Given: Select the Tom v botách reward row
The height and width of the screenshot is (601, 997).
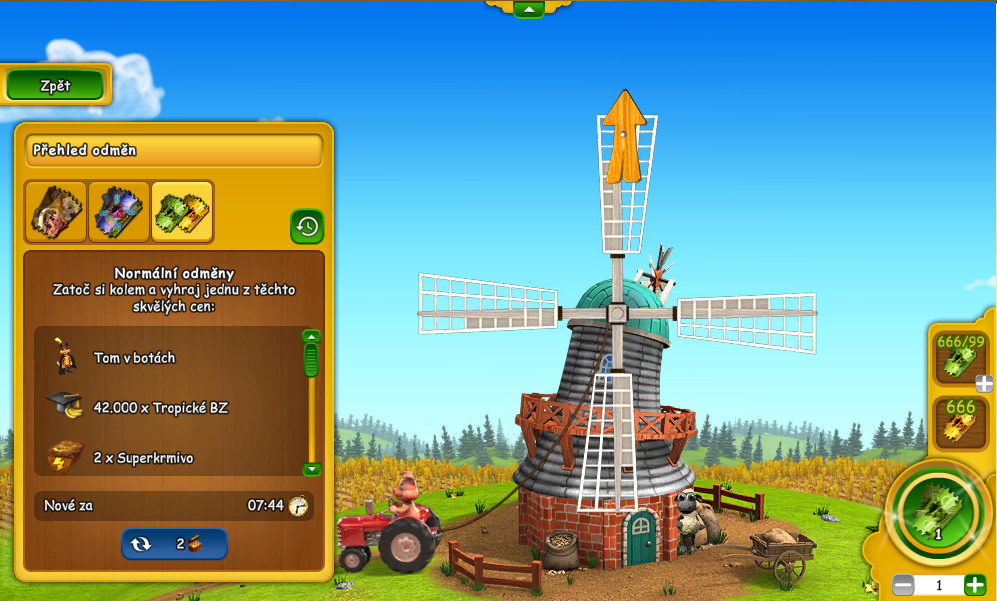Looking at the screenshot, I should [x=170, y=357].
